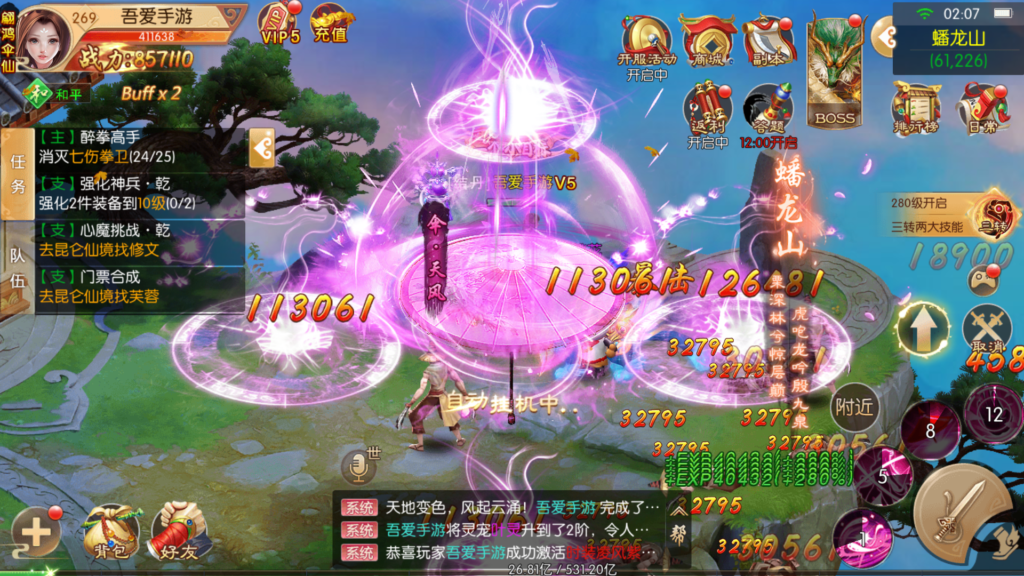This screenshot has height=576, width=1024.
Task: Open the 好友 friends list
Action: click(x=180, y=530)
